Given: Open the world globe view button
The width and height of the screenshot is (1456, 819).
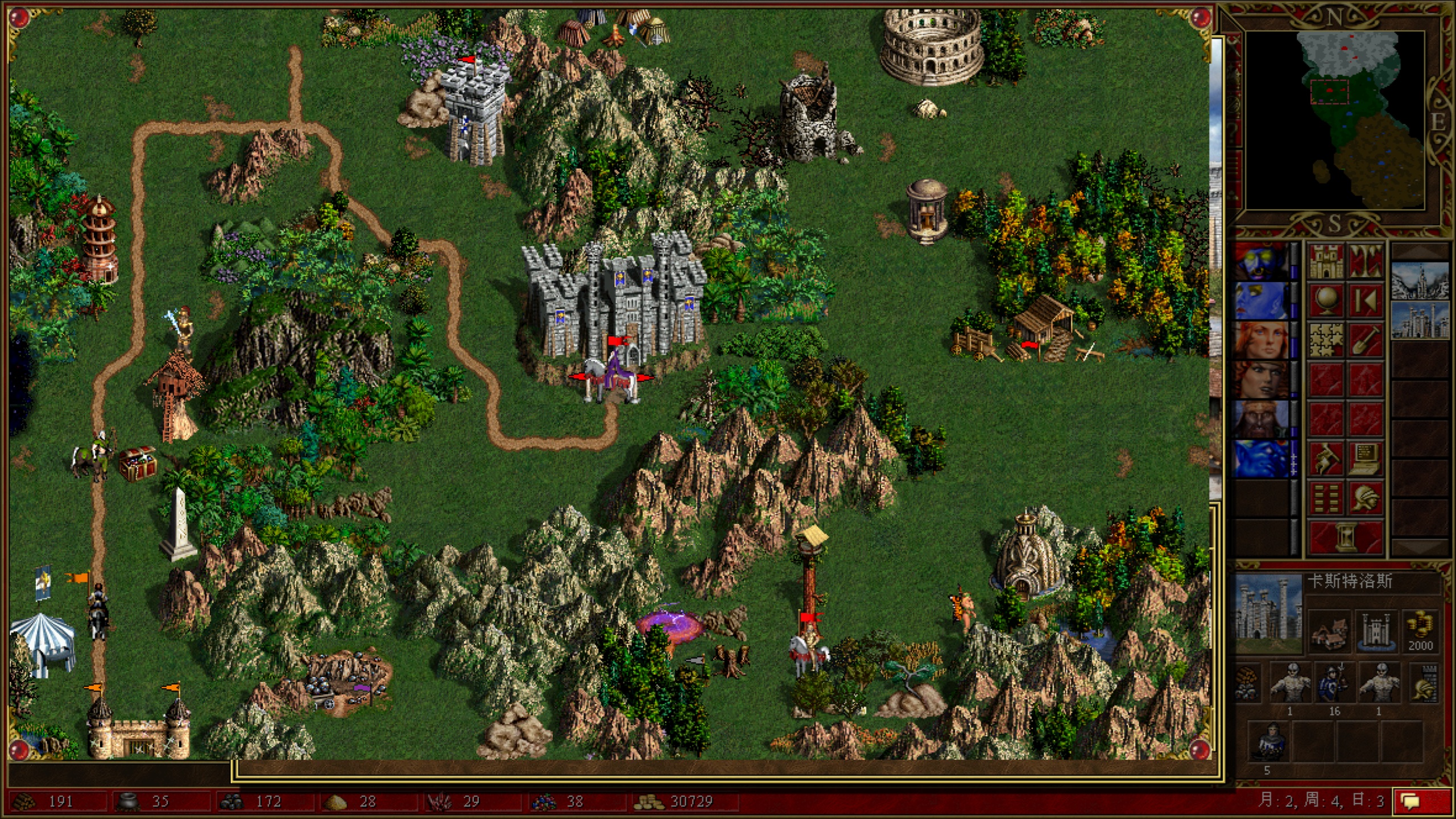Looking at the screenshot, I should click(1326, 300).
